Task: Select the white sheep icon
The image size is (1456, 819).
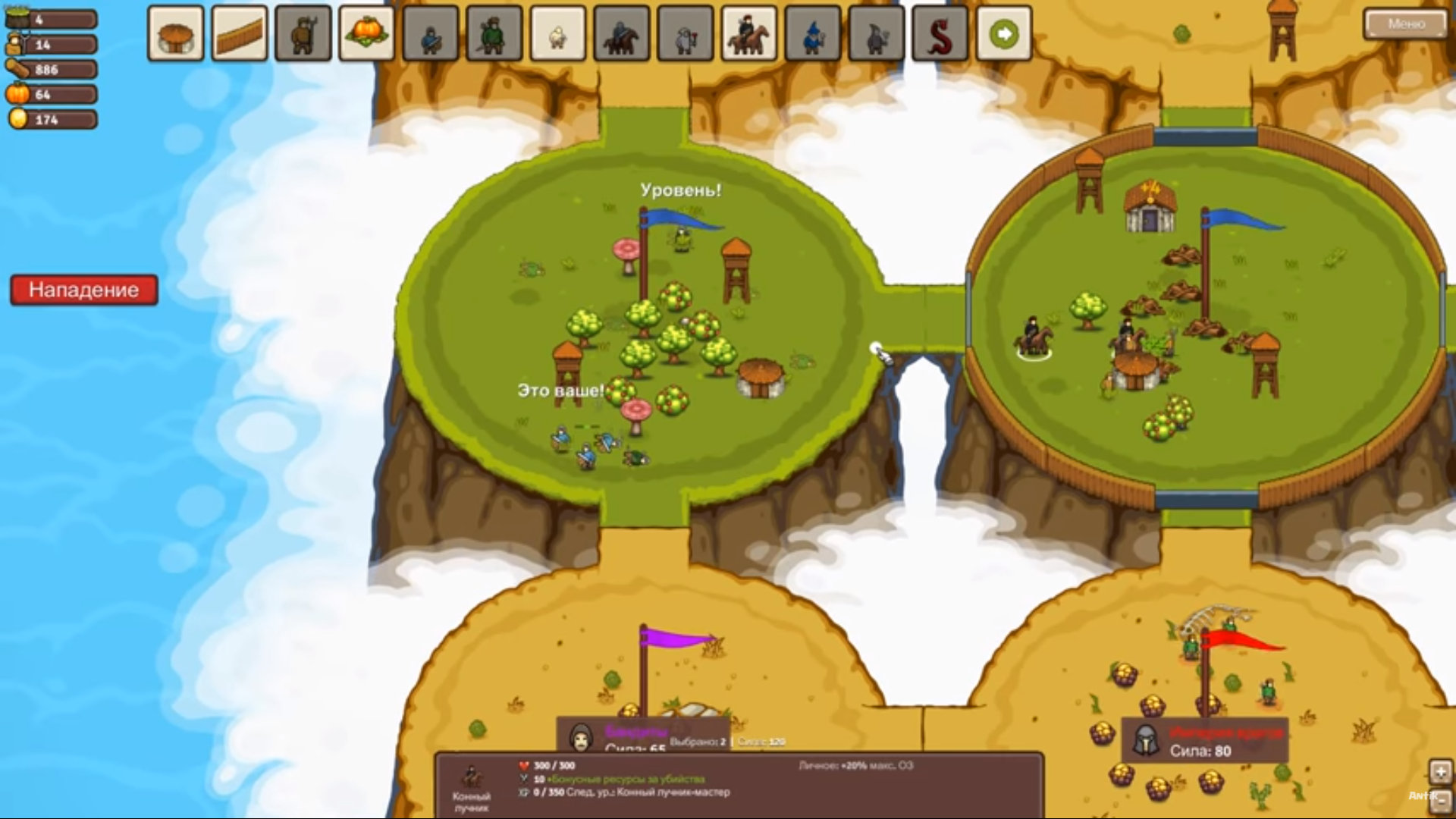Action: [558, 34]
